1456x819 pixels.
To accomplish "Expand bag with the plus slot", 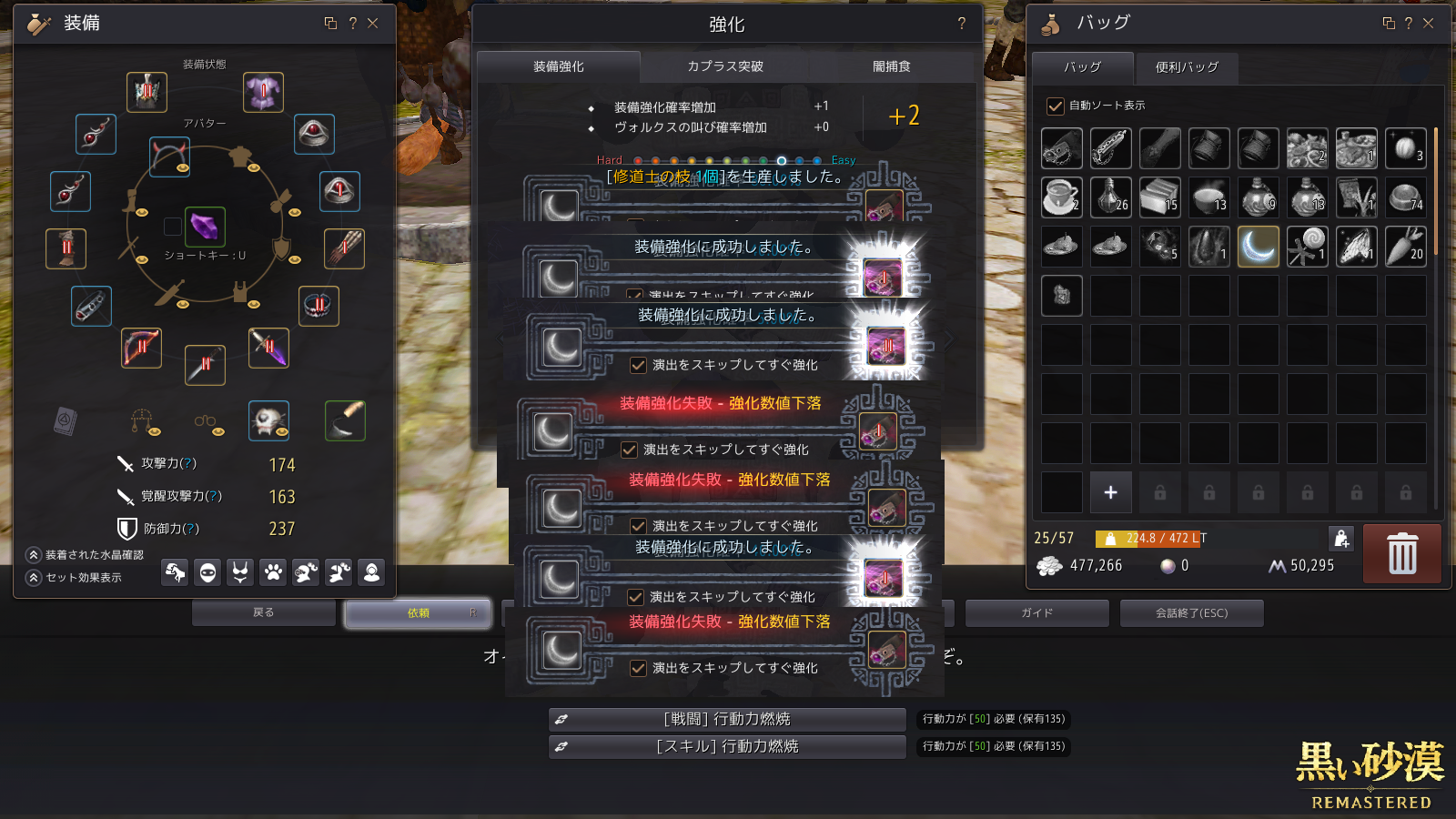I will pyautogui.click(x=1110, y=492).
